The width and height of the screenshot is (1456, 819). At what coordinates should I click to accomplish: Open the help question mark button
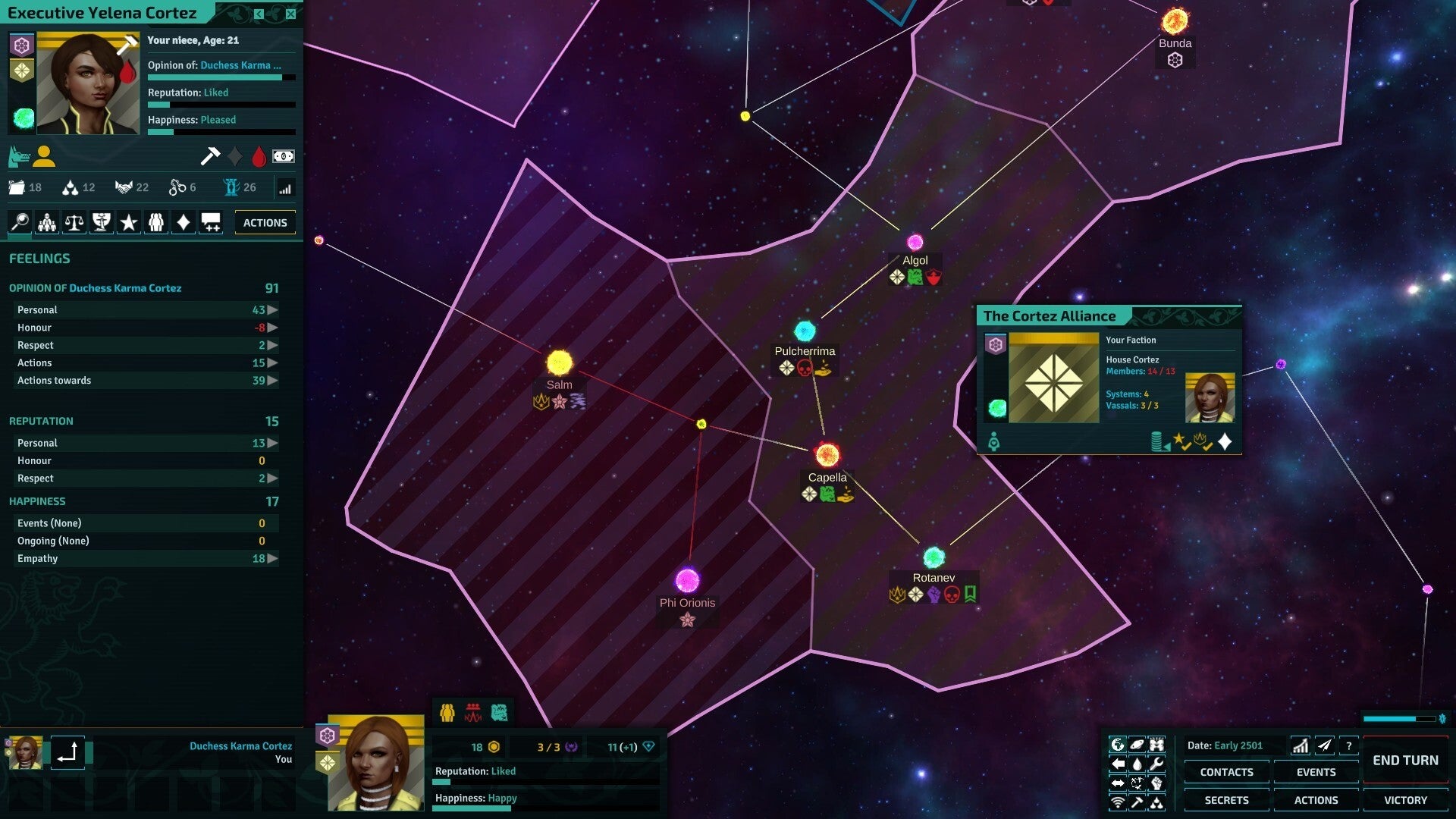tap(1349, 746)
